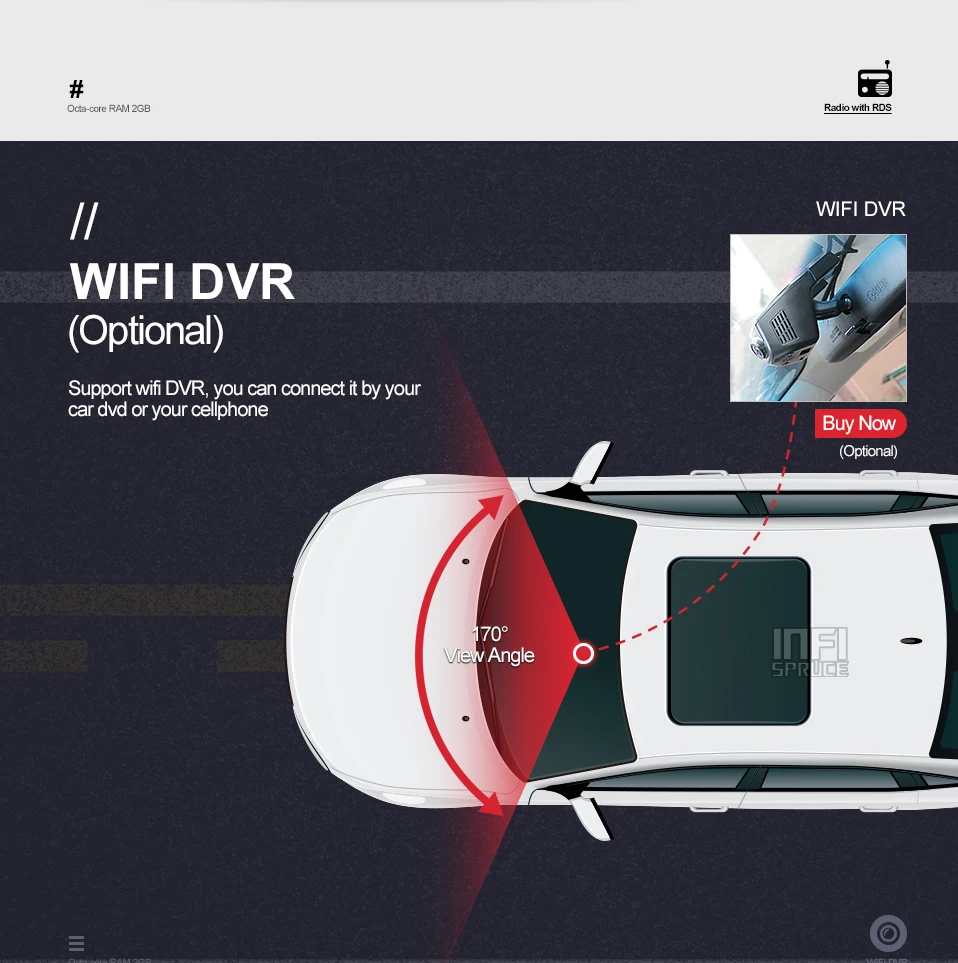Viewport: 958px width, 963px height.
Task: Select the circular camera lens icon
Action: coord(888,933)
